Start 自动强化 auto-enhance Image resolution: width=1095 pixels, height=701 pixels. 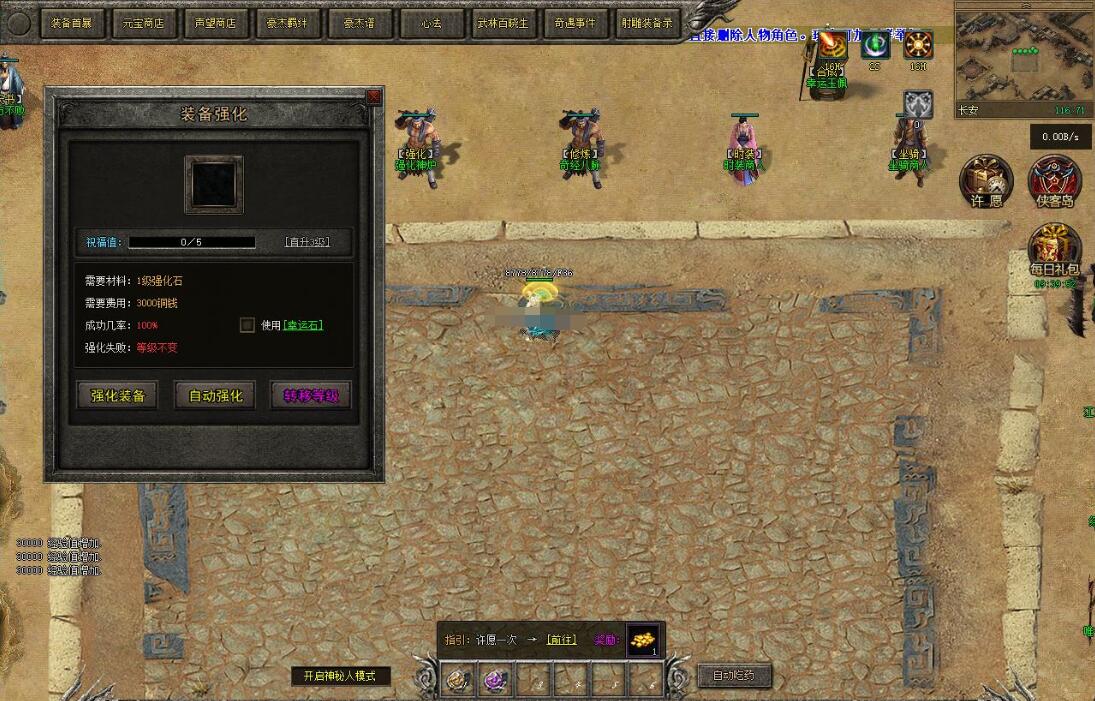pos(215,396)
